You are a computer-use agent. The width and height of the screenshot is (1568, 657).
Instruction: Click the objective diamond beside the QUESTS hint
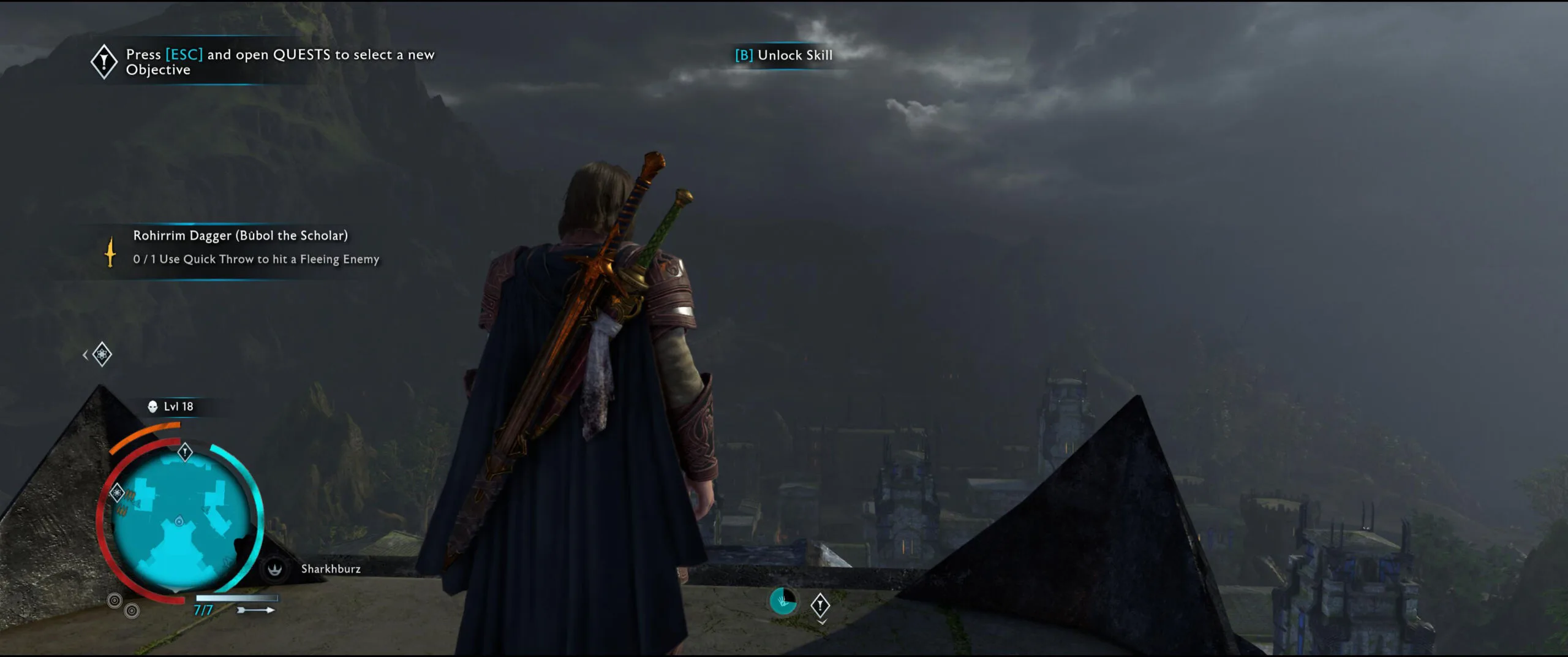click(x=104, y=61)
